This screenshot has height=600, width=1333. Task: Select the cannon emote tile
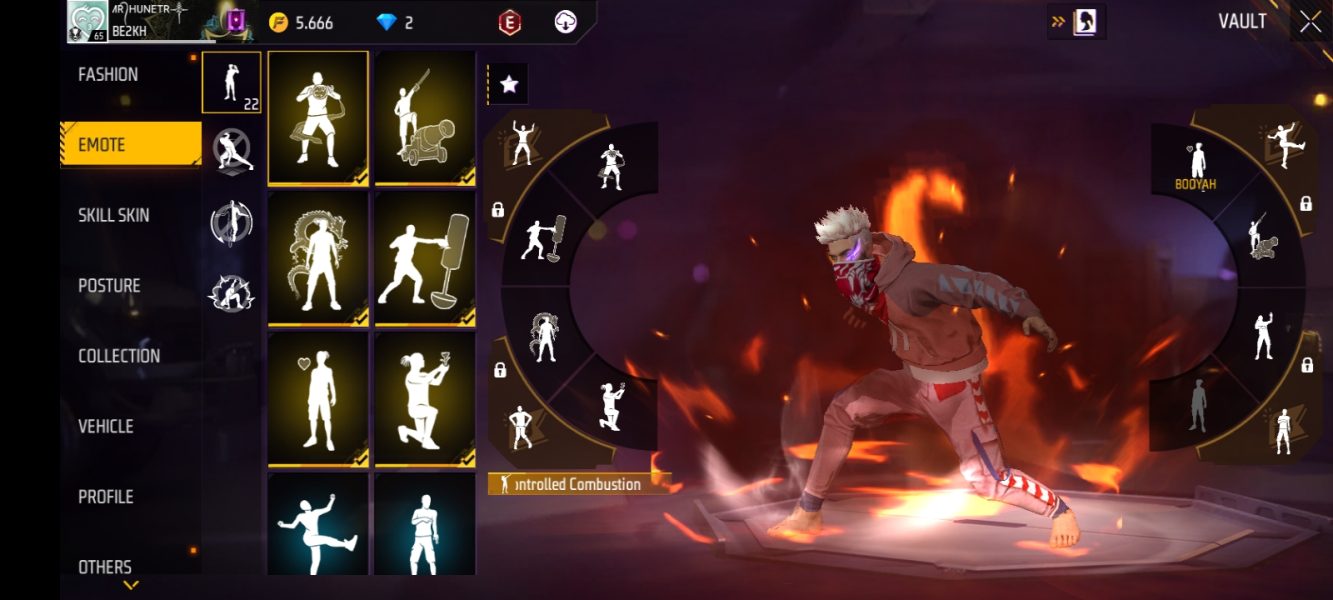click(x=425, y=118)
